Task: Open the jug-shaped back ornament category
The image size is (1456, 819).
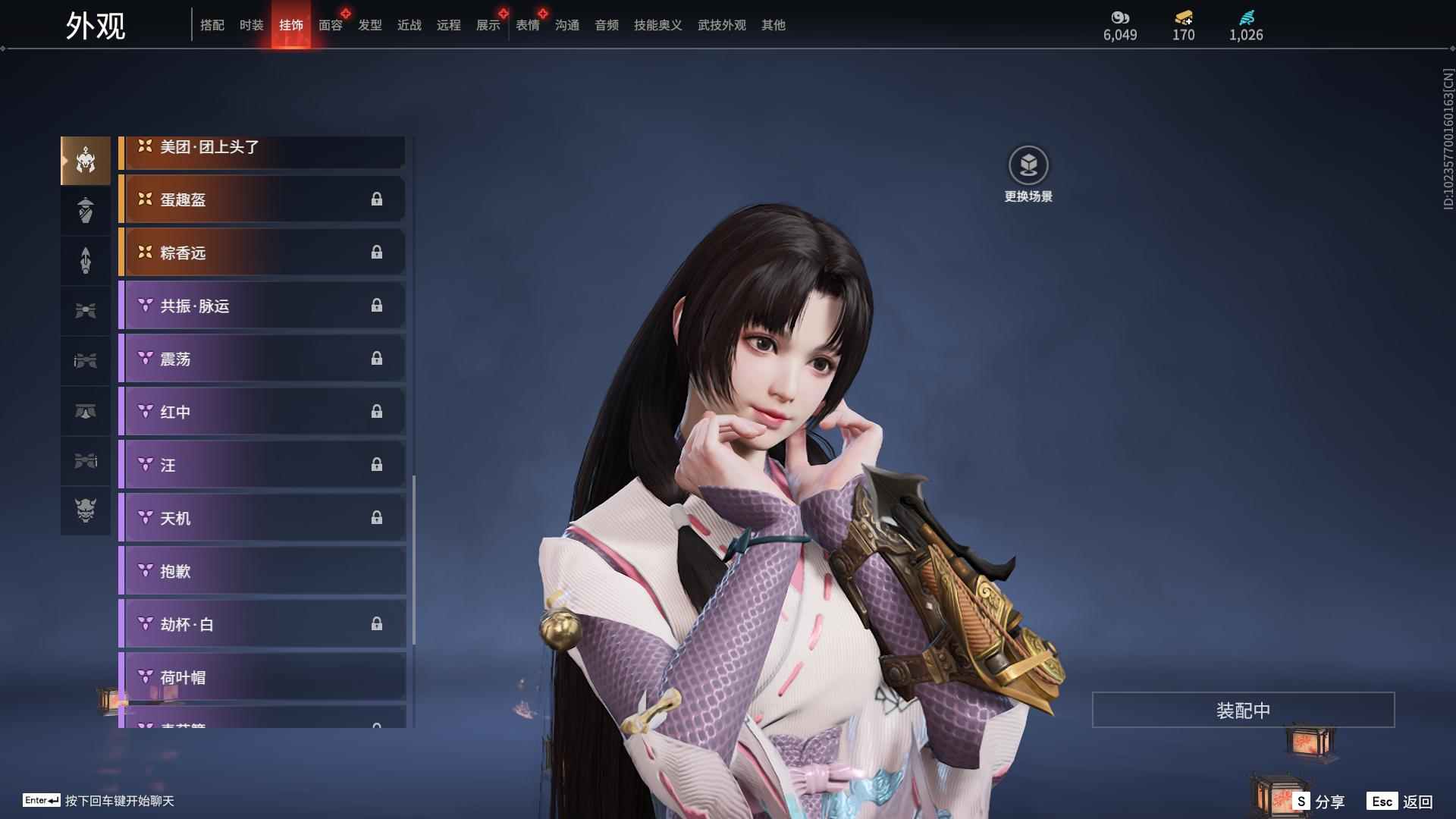Action: [85, 210]
